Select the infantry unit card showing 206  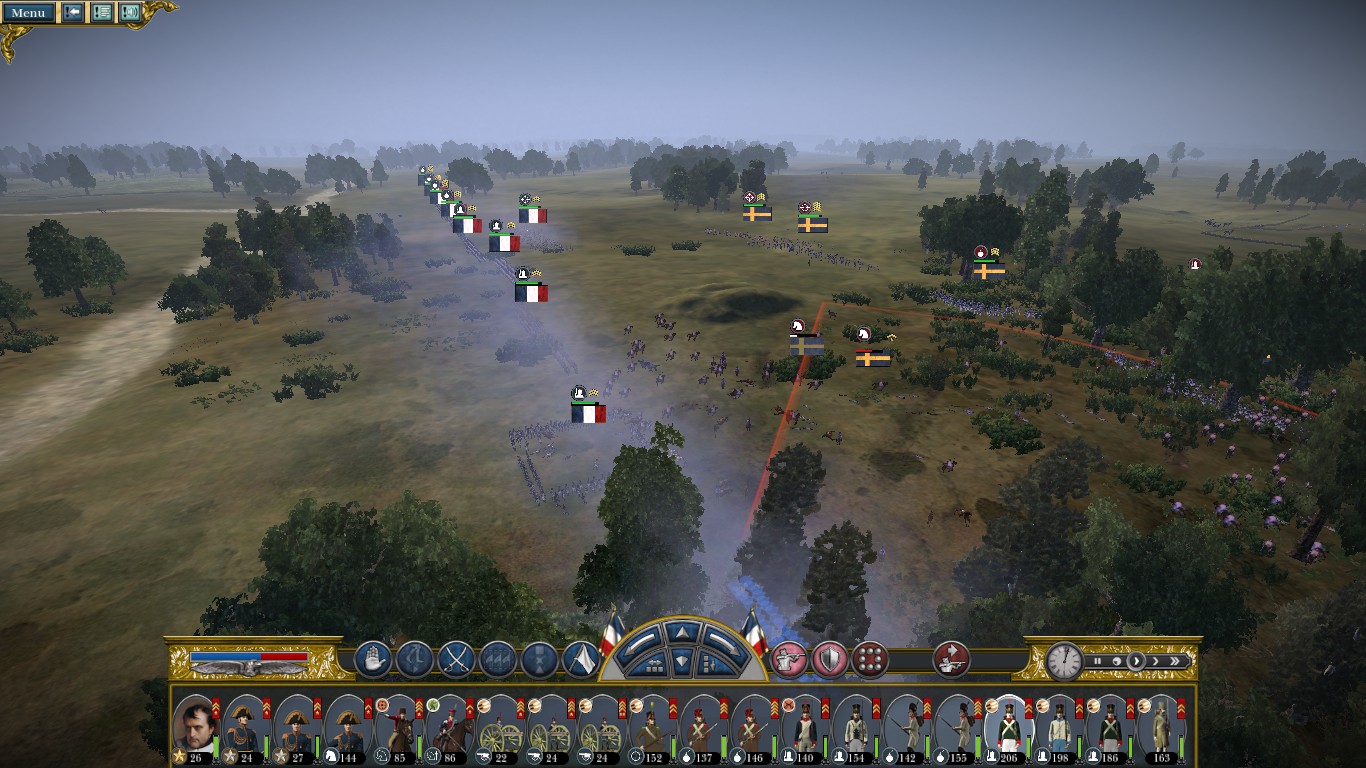click(1007, 727)
